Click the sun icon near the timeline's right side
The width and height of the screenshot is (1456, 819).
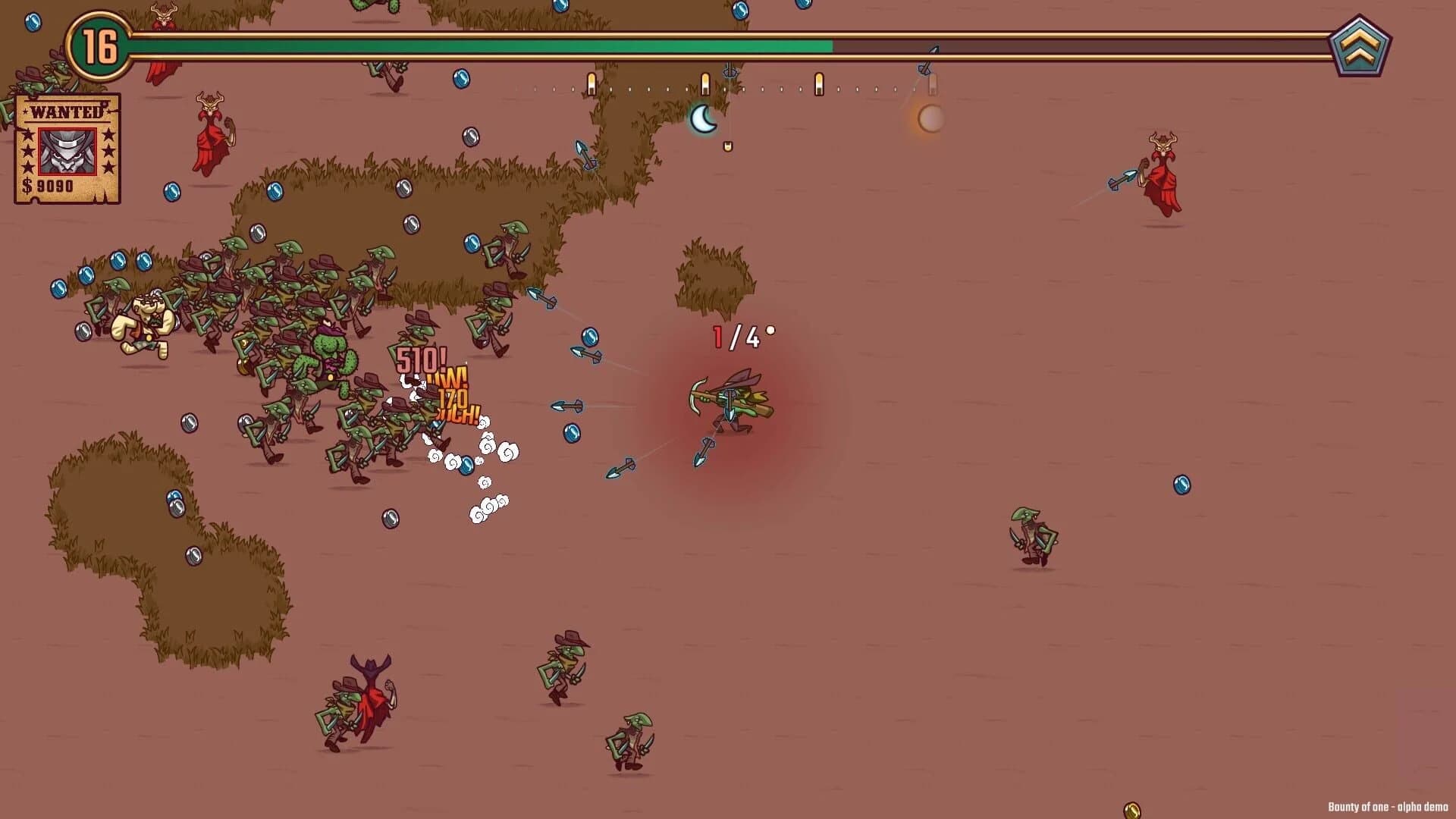pos(930,119)
